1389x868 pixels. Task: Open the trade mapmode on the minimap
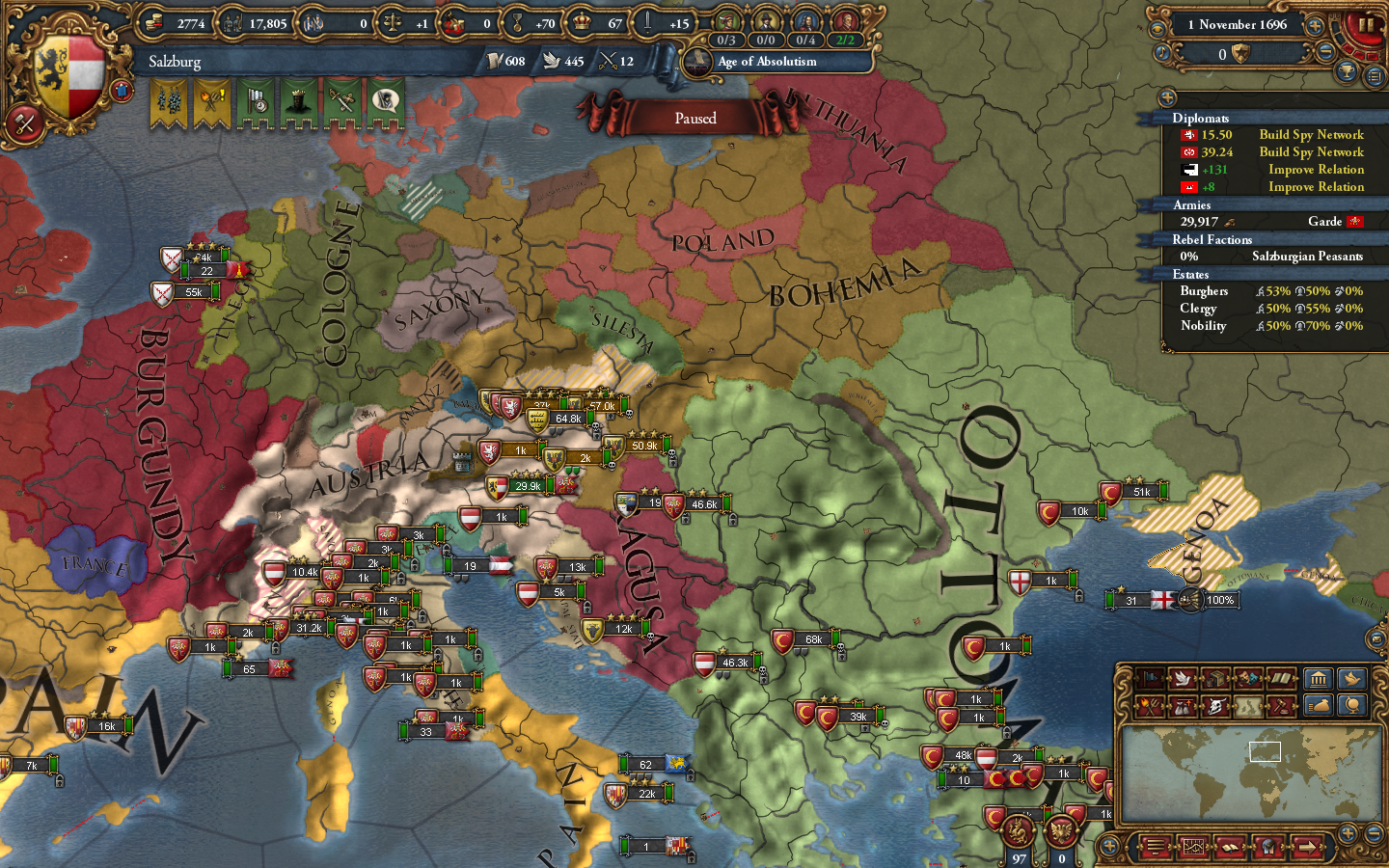click(1215, 678)
